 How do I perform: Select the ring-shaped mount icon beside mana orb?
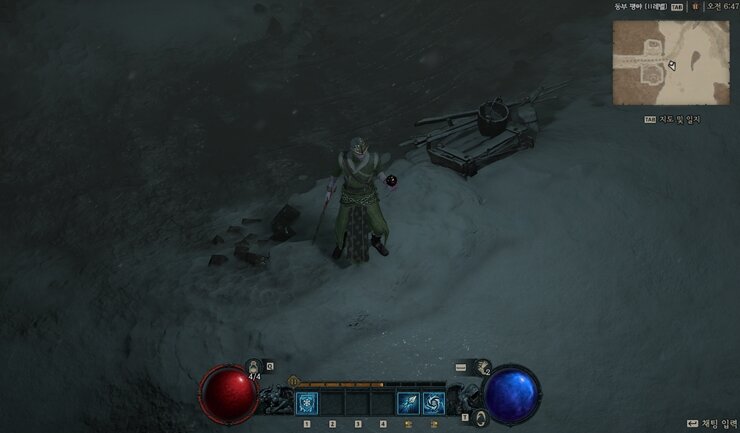coord(480,416)
